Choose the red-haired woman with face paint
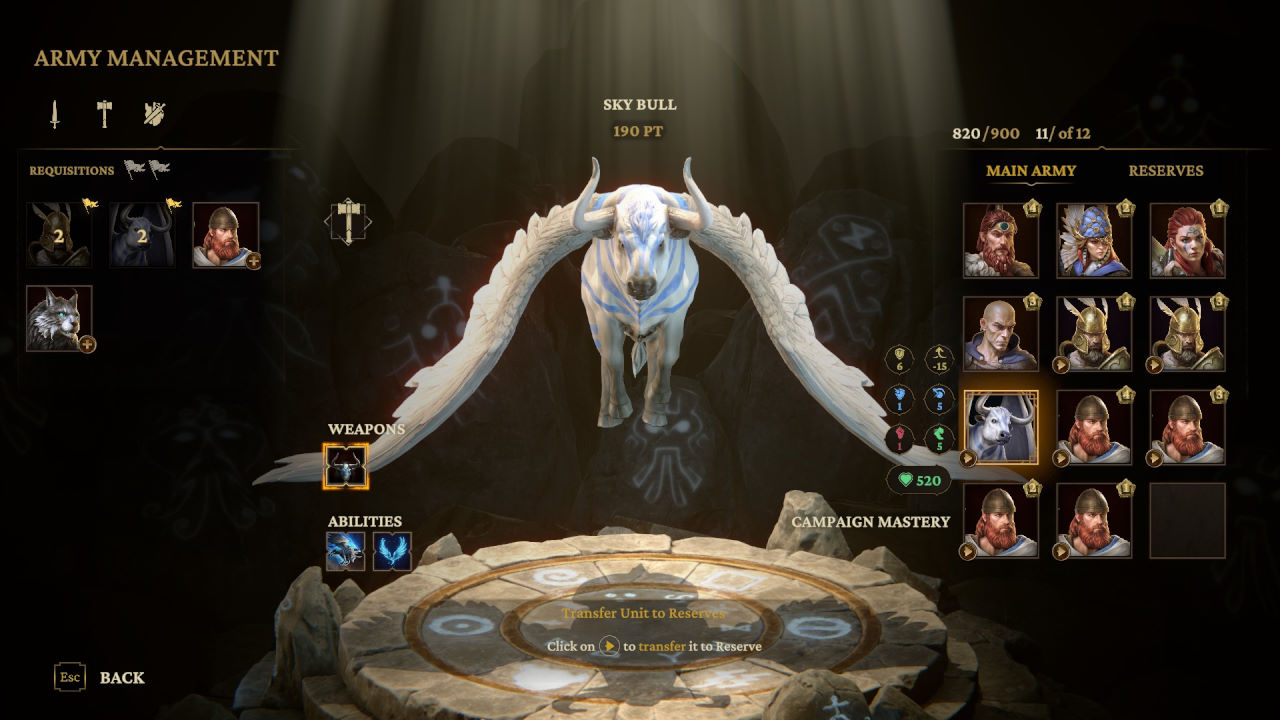The height and width of the screenshot is (720, 1280). (1186, 240)
